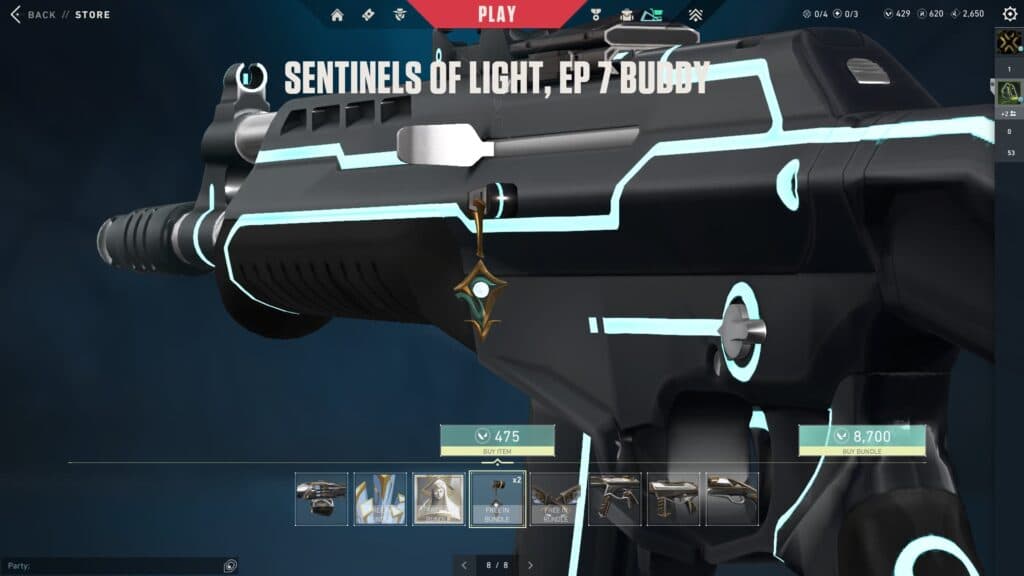This screenshot has height=576, width=1024.
Task: Open the chevron-stack icon in top navigation
Action: 696,15
